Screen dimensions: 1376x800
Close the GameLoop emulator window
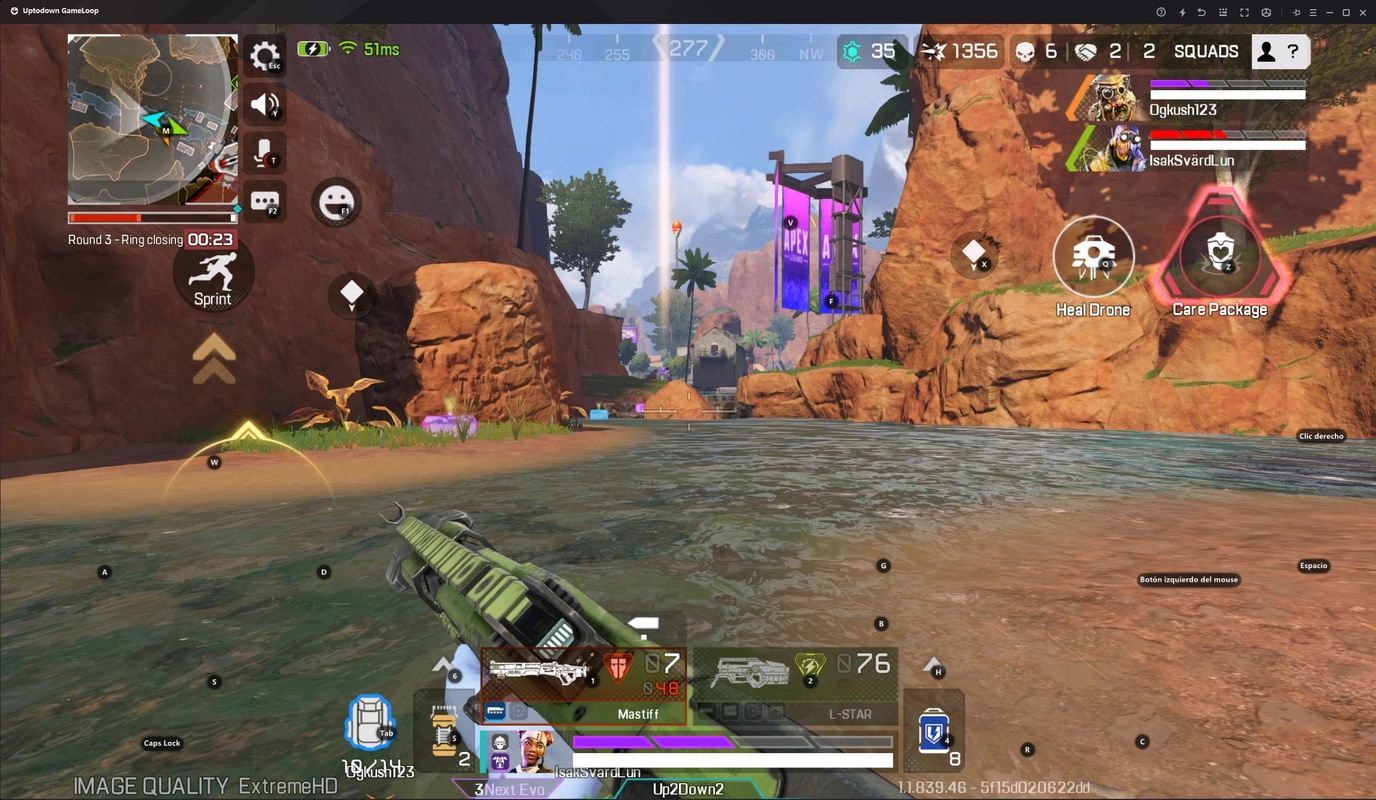(x=1364, y=12)
